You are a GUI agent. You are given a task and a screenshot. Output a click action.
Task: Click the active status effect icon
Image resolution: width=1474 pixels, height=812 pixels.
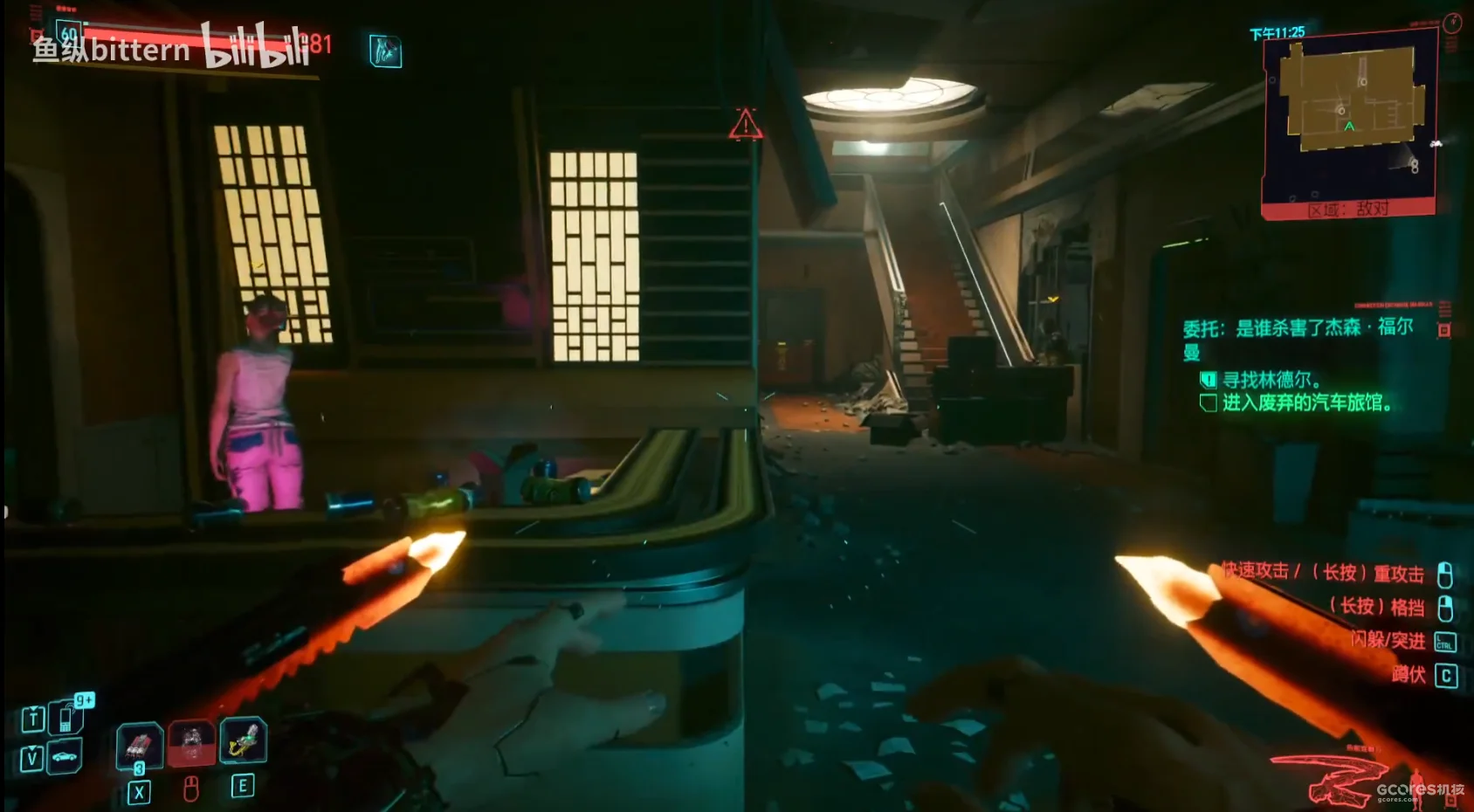(385, 52)
